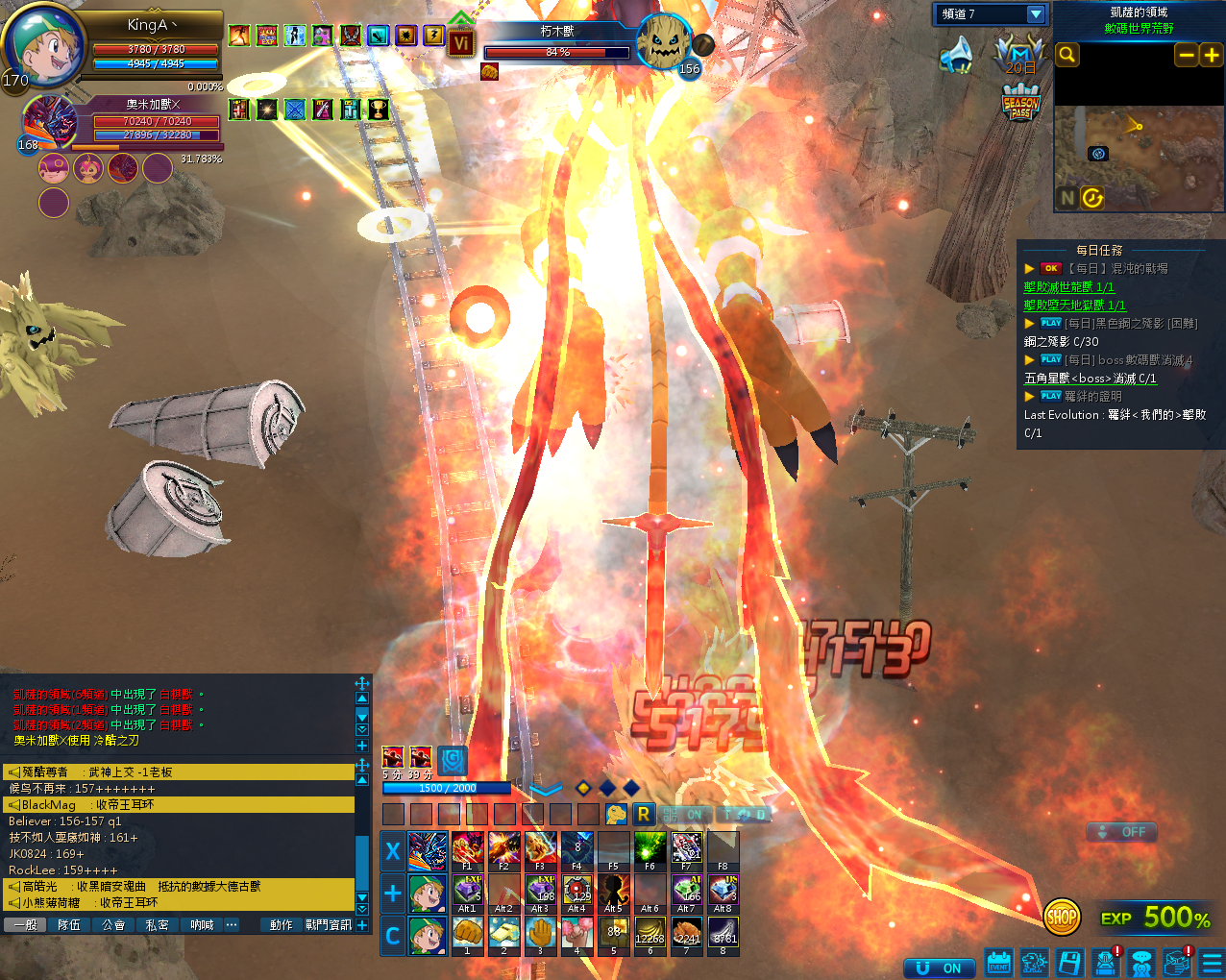Image resolution: width=1226 pixels, height=980 pixels.
Task: Open the gold SHOP coin button
Action: point(1062,917)
